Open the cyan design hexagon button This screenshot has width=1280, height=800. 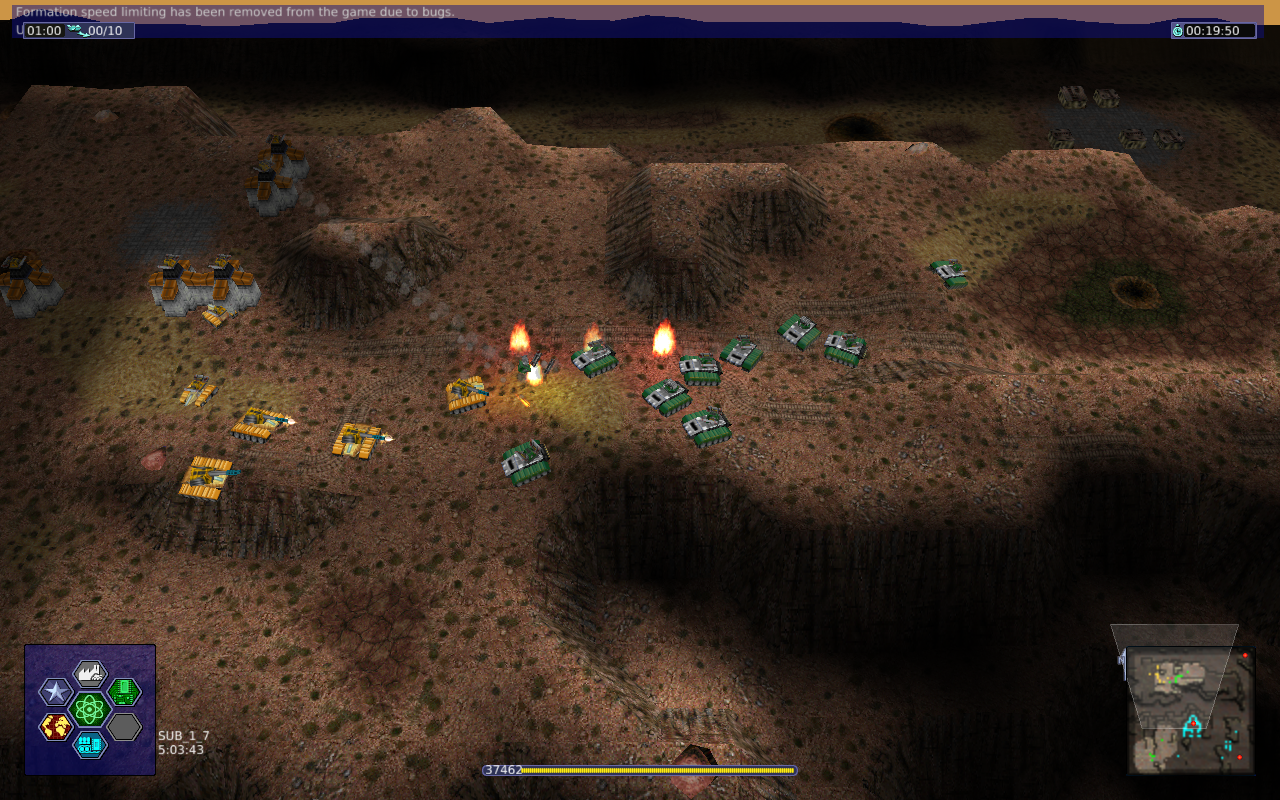pos(90,744)
